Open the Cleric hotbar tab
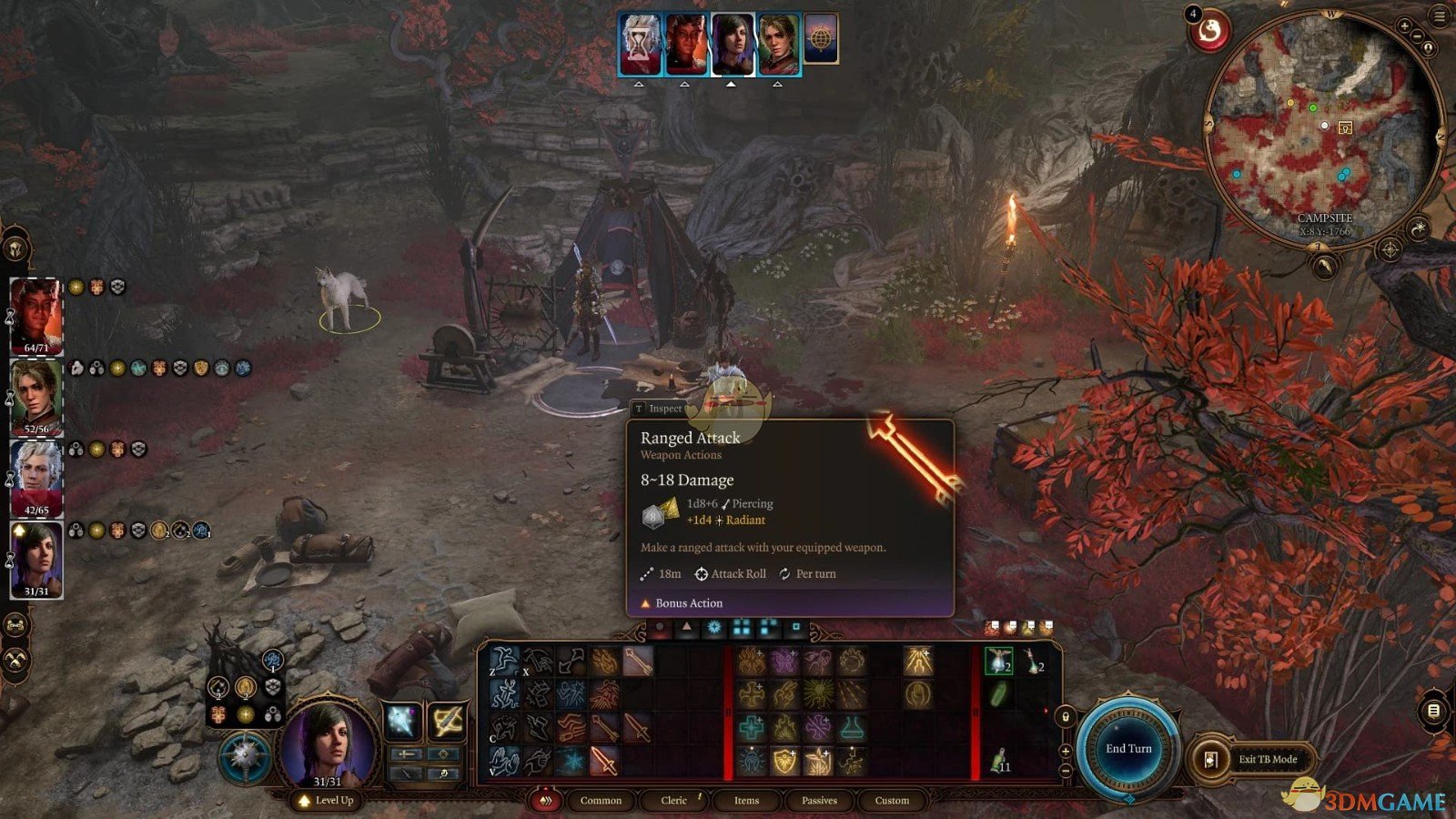1456x819 pixels. [673, 801]
